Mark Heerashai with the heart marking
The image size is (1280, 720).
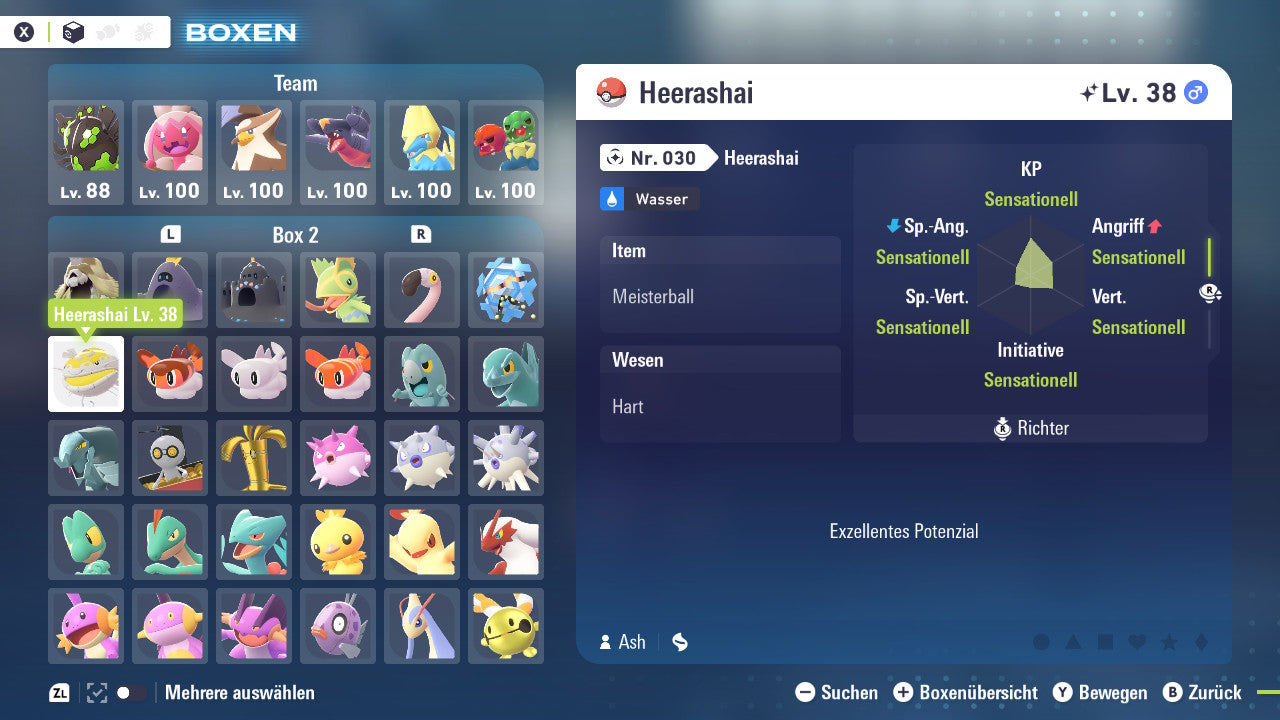(x=1137, y=642)
